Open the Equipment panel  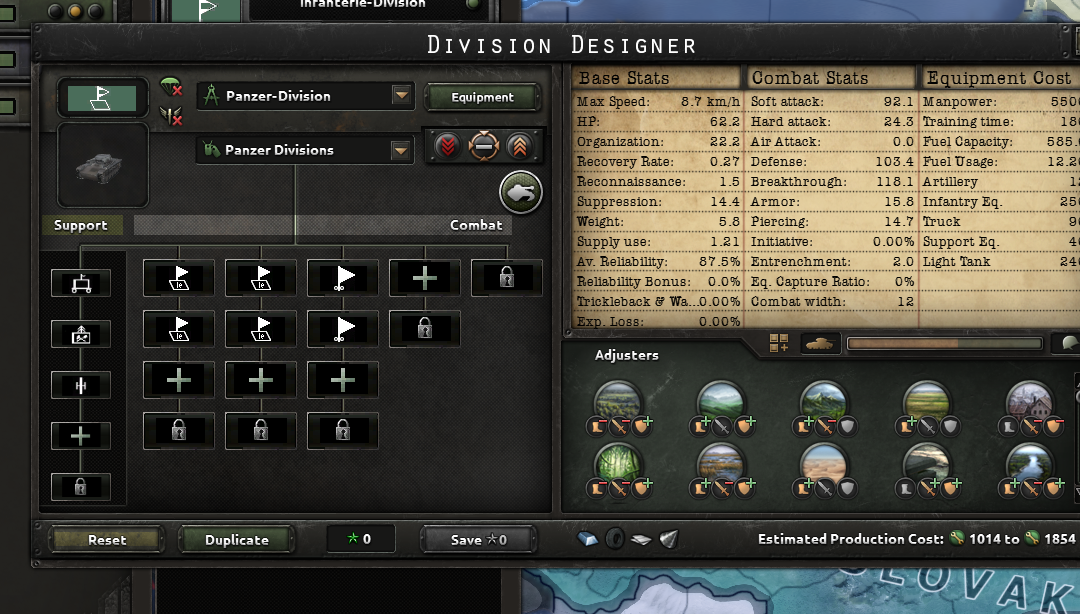point(482,97)
